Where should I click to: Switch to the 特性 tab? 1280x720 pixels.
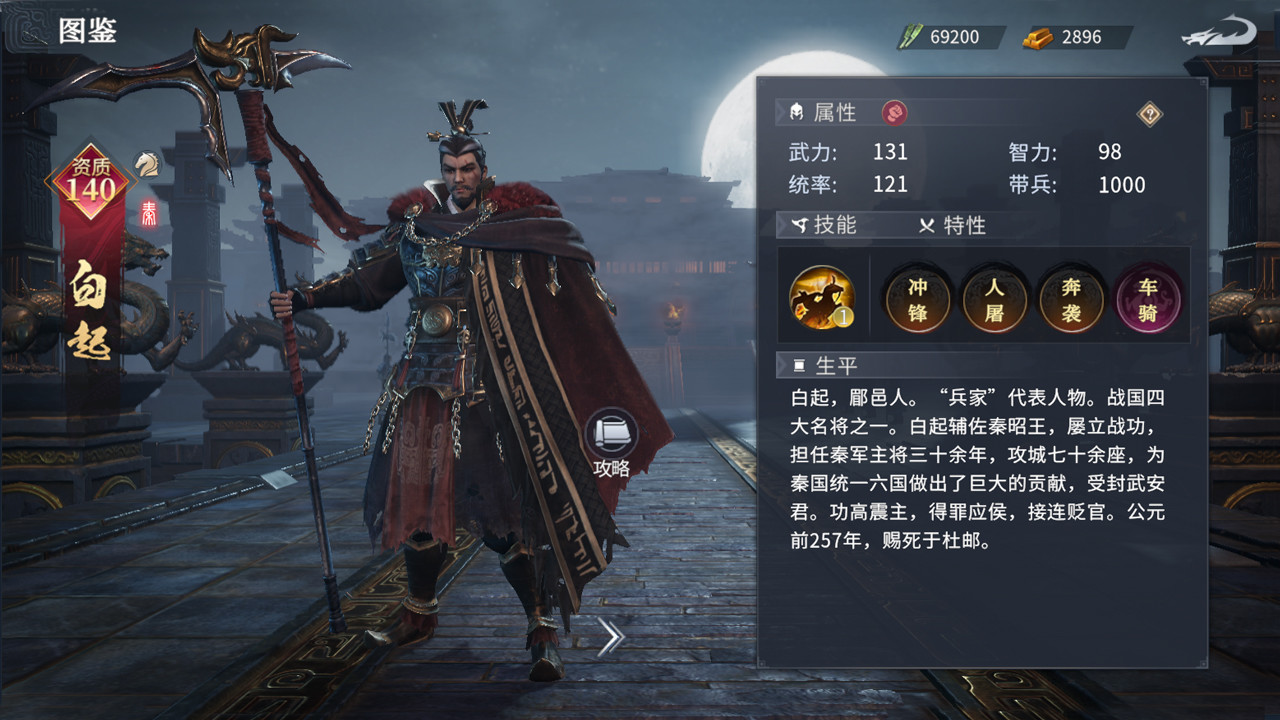tap(965, 226)
